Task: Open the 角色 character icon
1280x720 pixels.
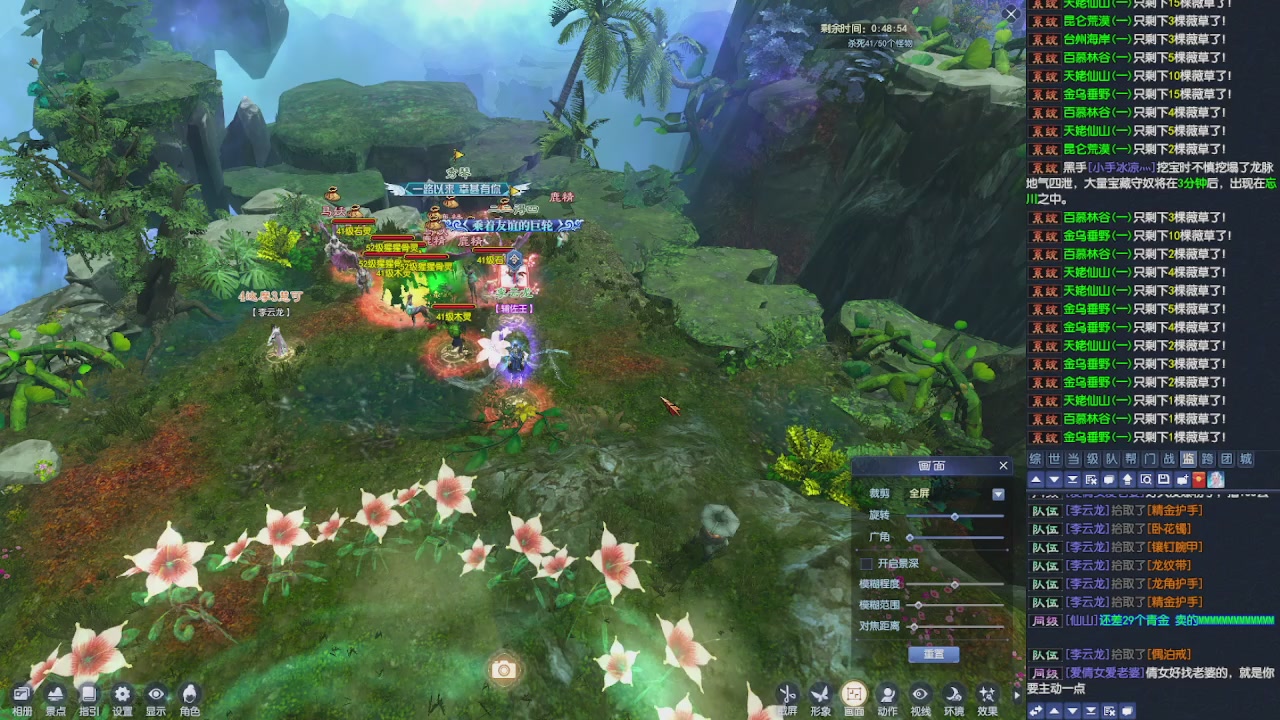Action: (x=189, y=698)
